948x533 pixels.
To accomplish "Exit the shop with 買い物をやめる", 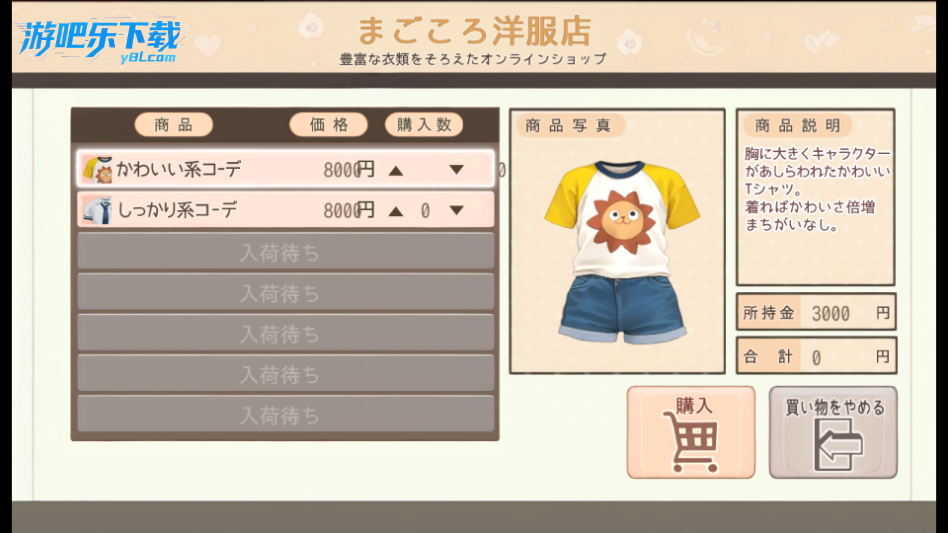I will 833,432.
